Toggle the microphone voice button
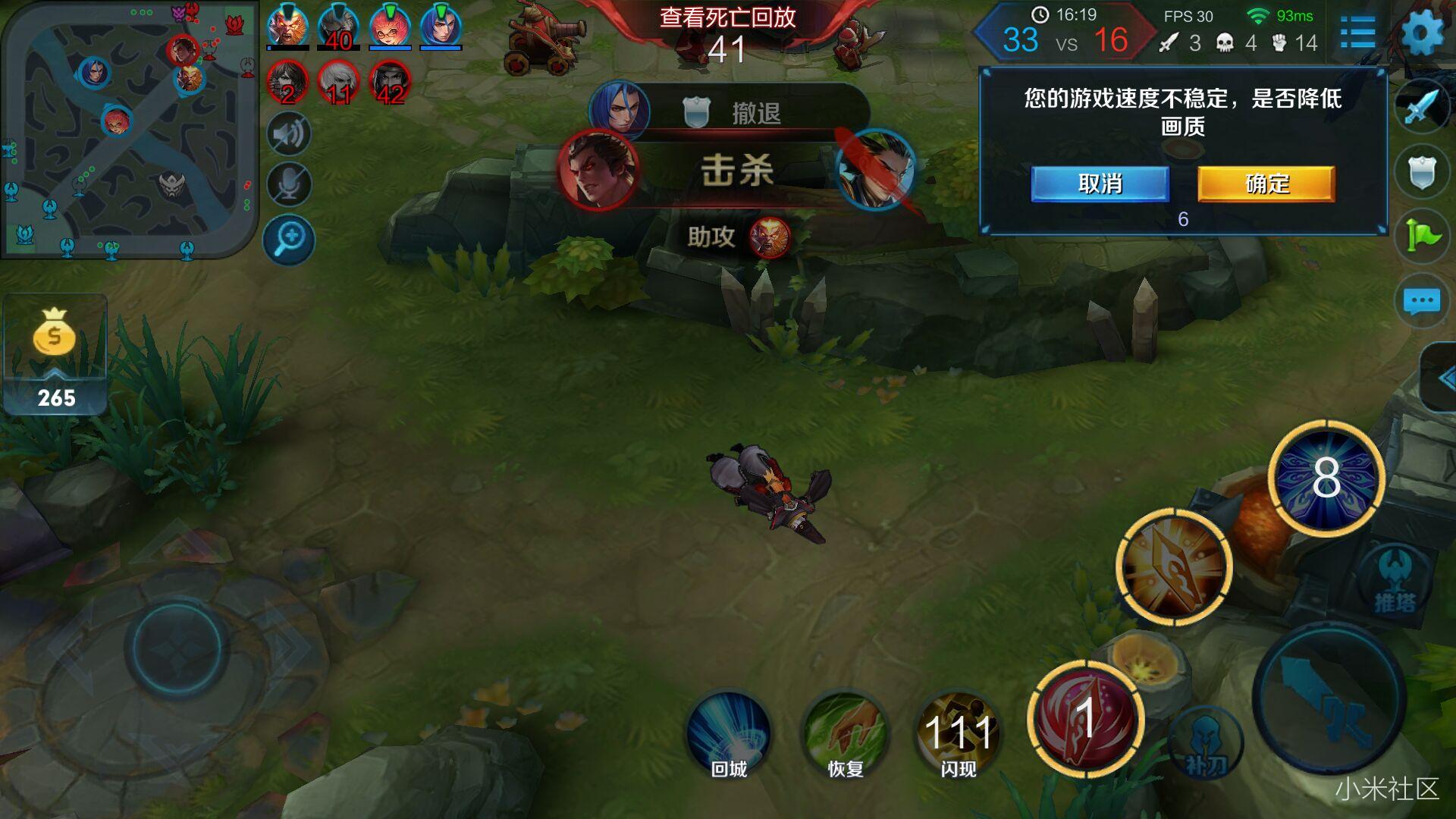The image size is (1456, 819). point(289,184)
